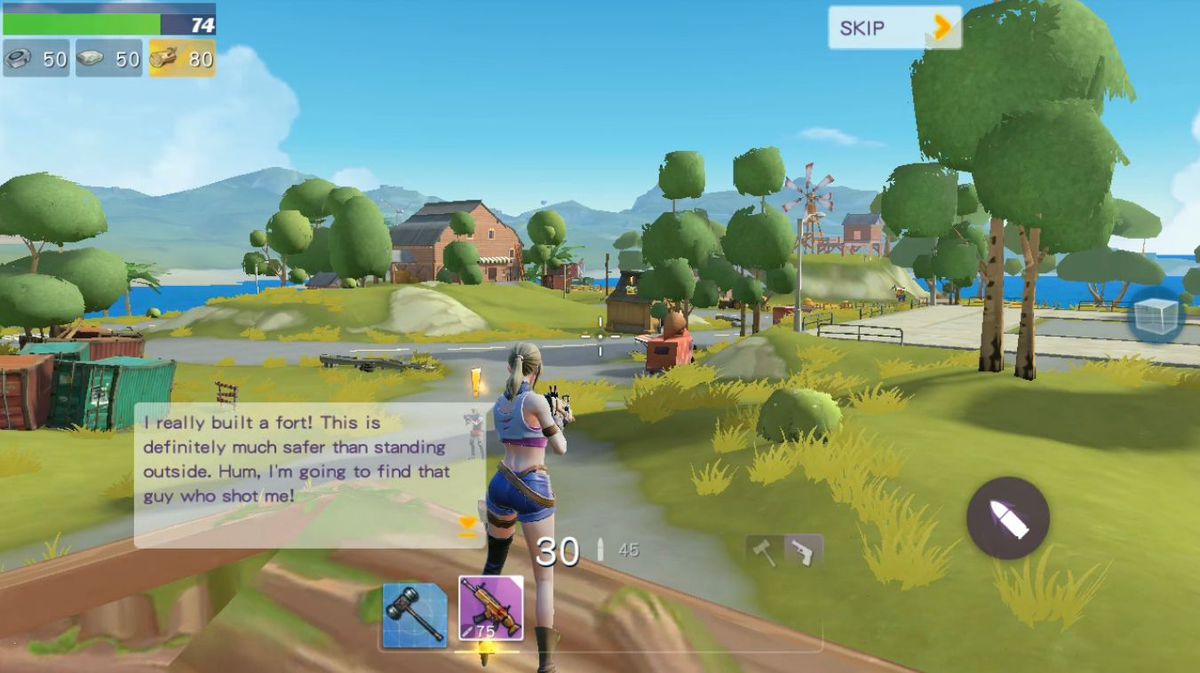Tap the bullet fire button
This screenshot has width=1200, height=673.
(1007, 518)
